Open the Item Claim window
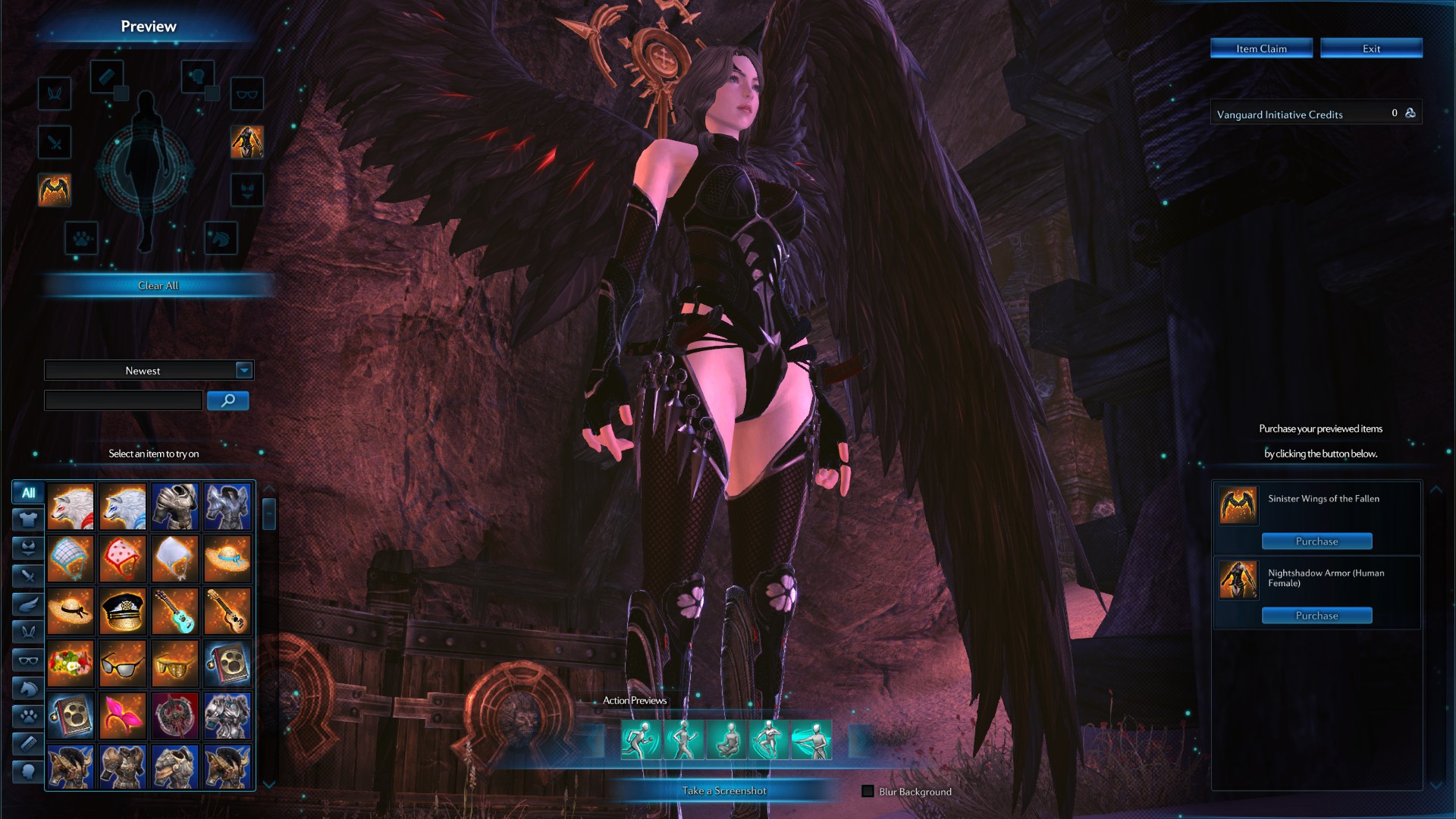This screenshot has width=1456, height=819. coord(1261,49)
